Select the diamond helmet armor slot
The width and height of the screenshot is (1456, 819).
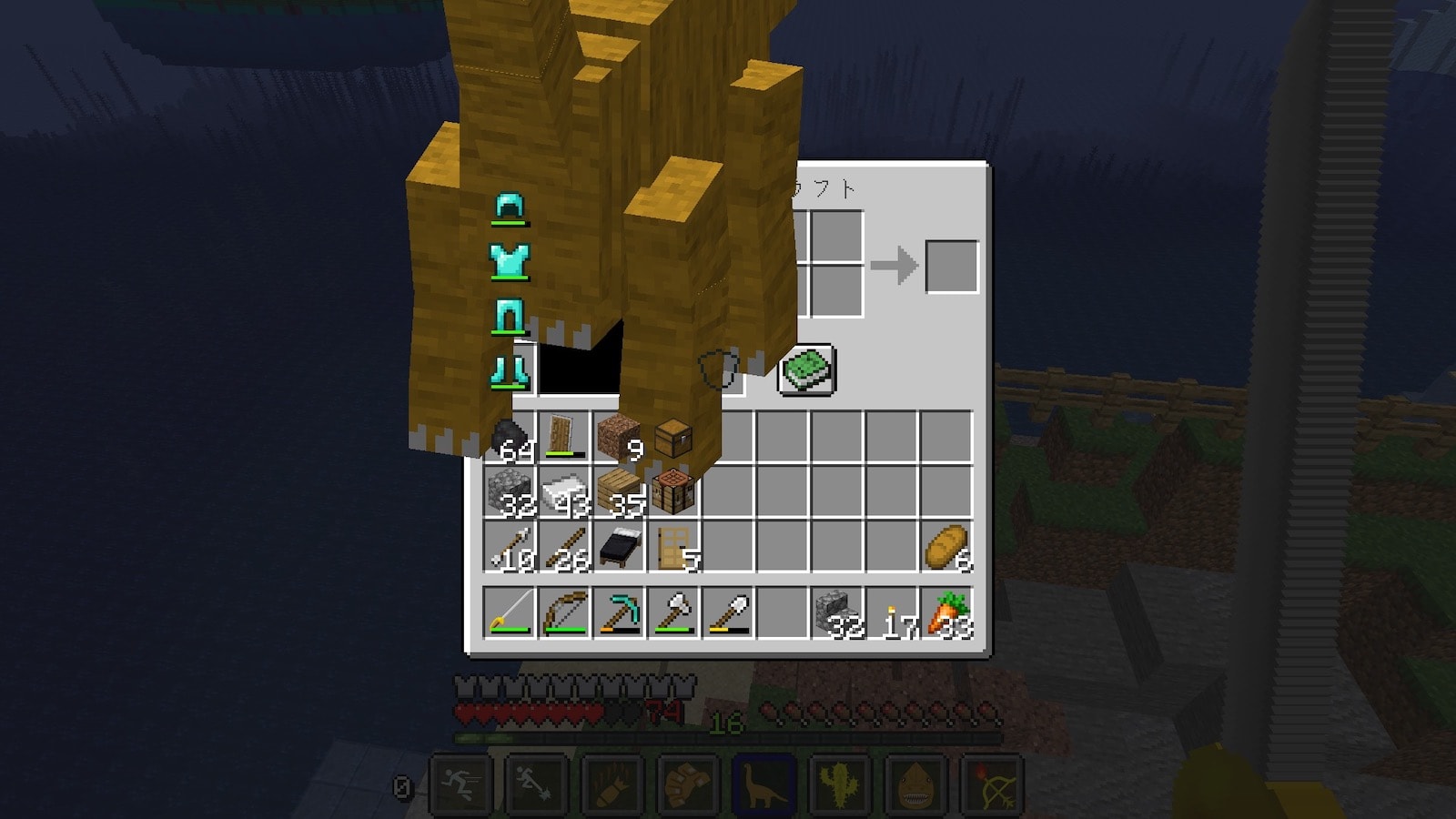pos(510,208)
